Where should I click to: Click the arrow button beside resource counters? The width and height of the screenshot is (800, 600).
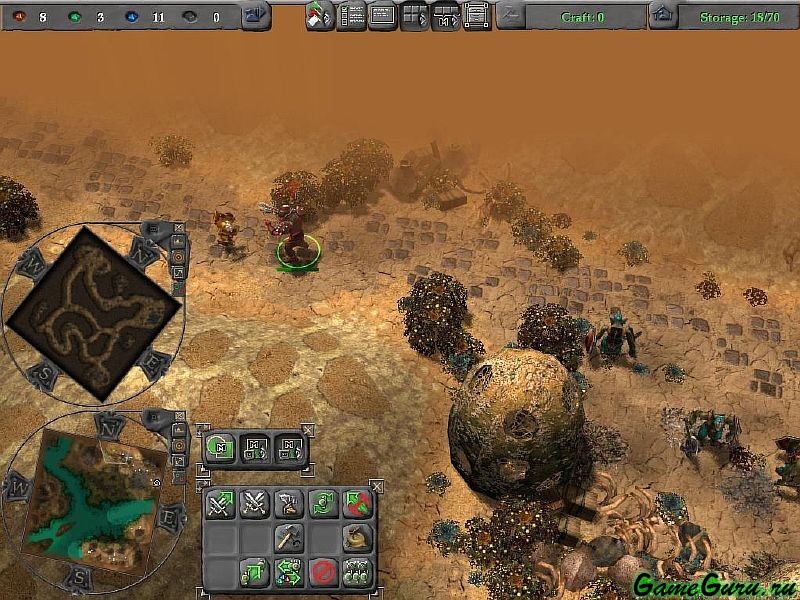click(x=256, y=16)
